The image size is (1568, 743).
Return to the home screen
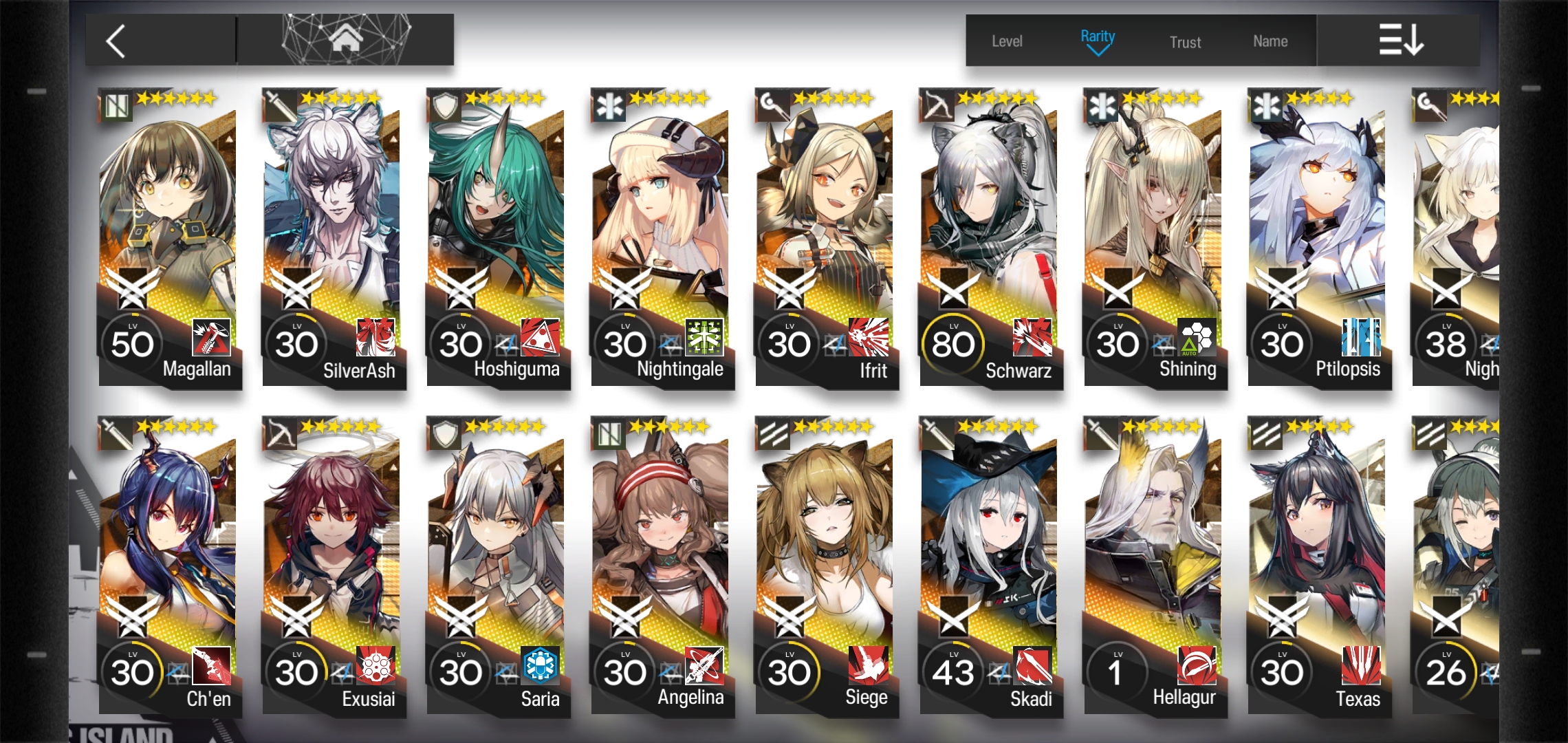click(x=346, y=39)
